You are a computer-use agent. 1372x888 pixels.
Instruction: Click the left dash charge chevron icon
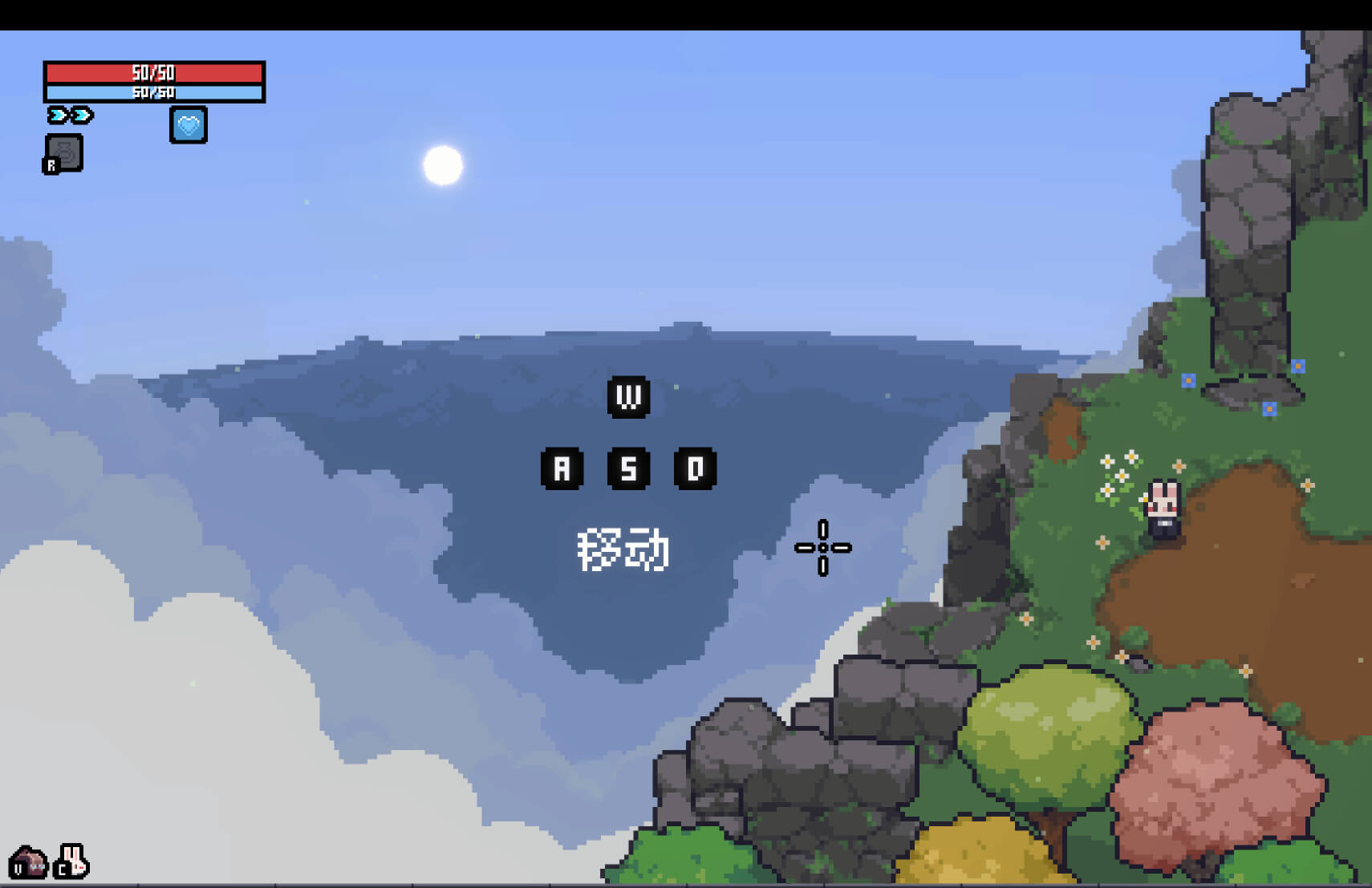55,115
